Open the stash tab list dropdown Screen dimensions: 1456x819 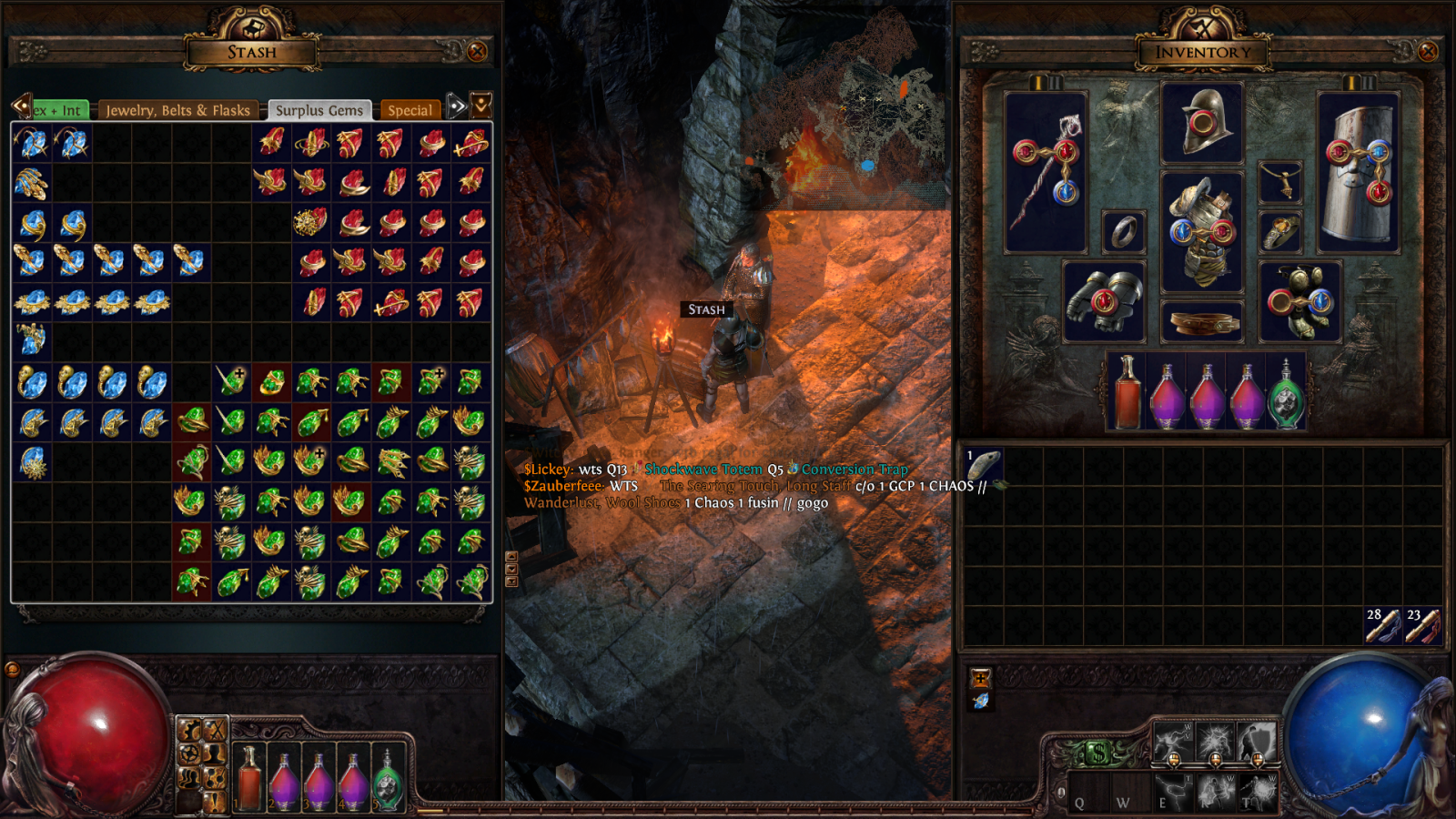pos(481,105)
